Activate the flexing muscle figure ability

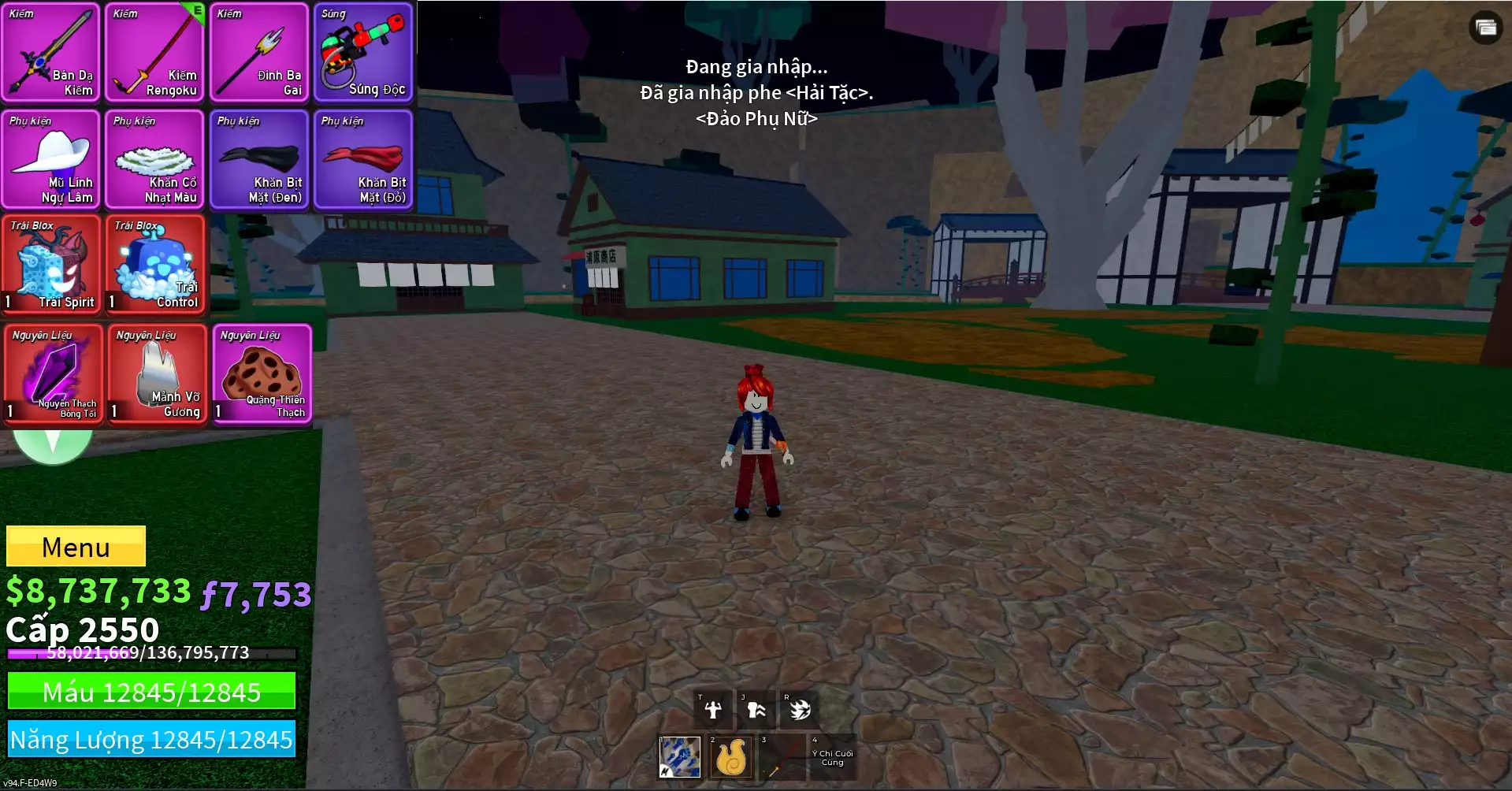713,710
